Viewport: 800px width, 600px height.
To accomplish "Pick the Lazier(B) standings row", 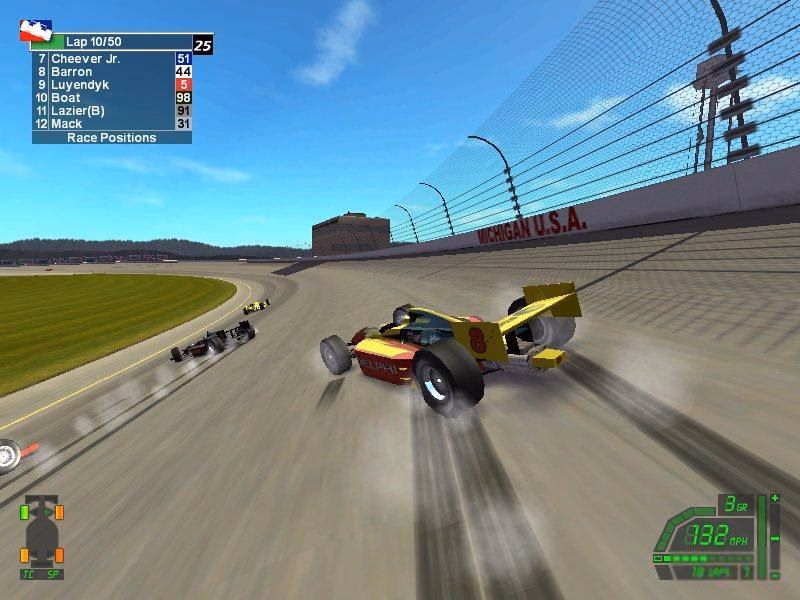I will pyautogui.click(x=110, y=111).
